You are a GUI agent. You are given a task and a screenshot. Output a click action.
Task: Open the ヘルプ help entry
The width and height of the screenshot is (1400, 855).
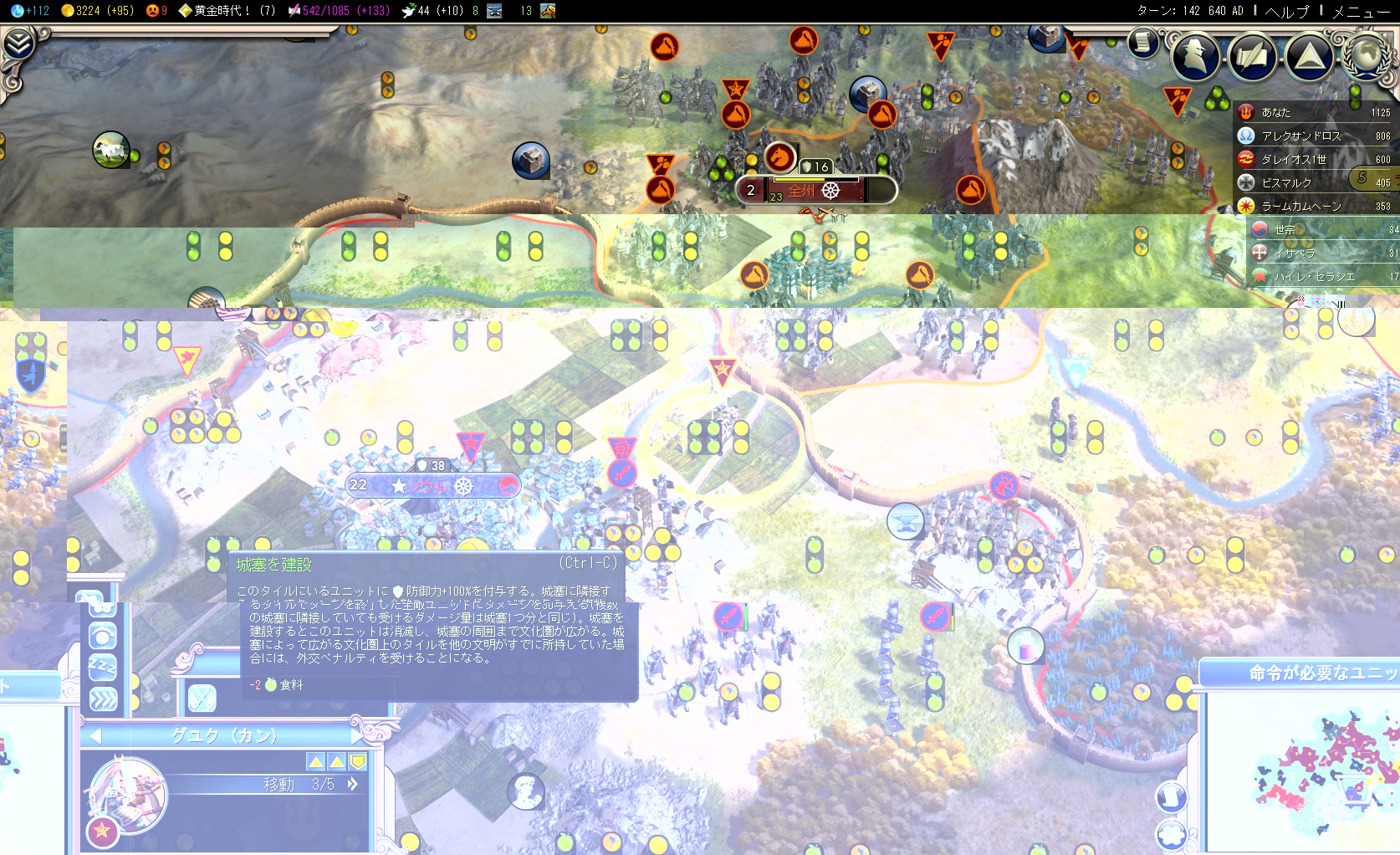[x=1287, y=11]
